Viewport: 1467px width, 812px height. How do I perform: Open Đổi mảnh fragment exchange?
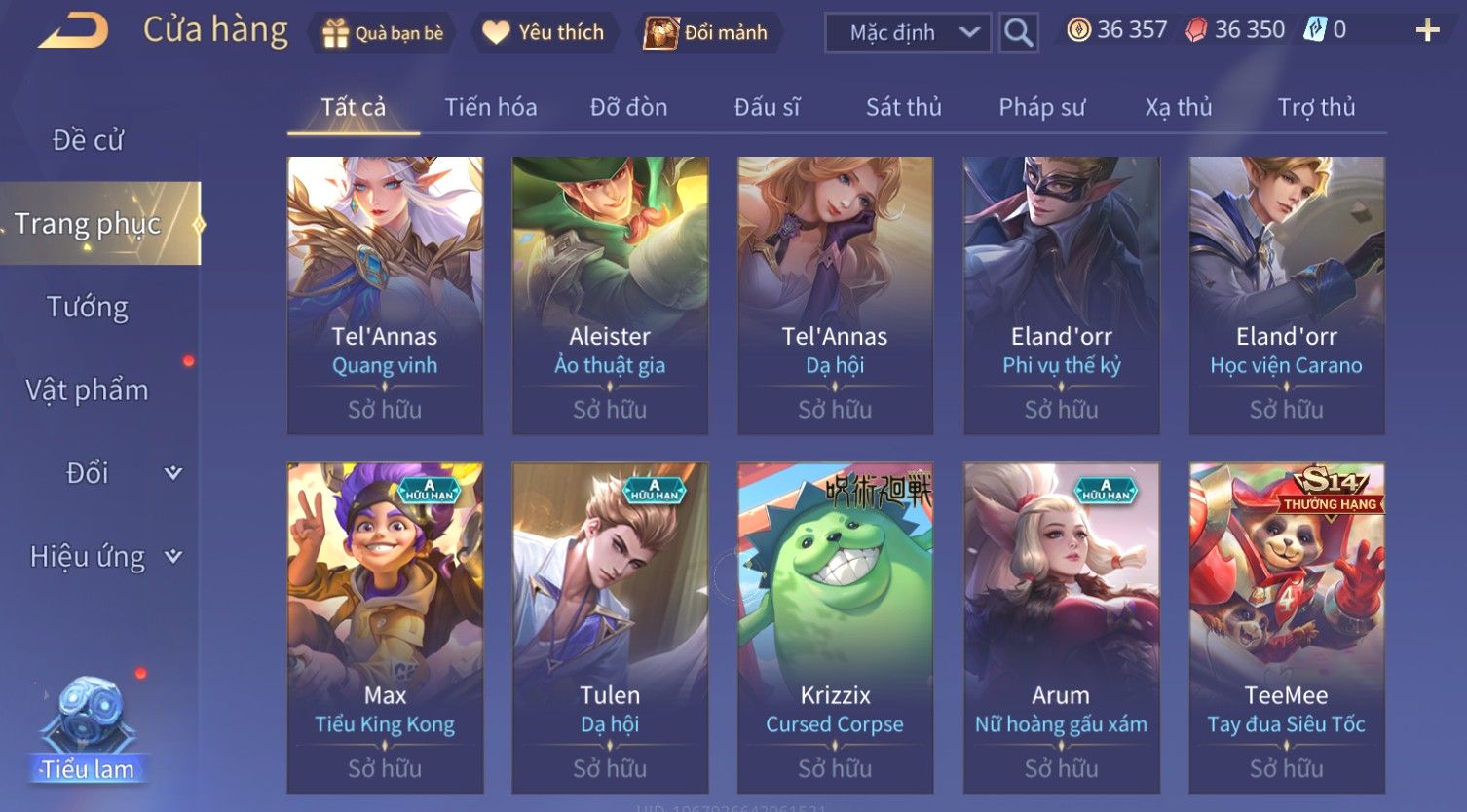706,33
